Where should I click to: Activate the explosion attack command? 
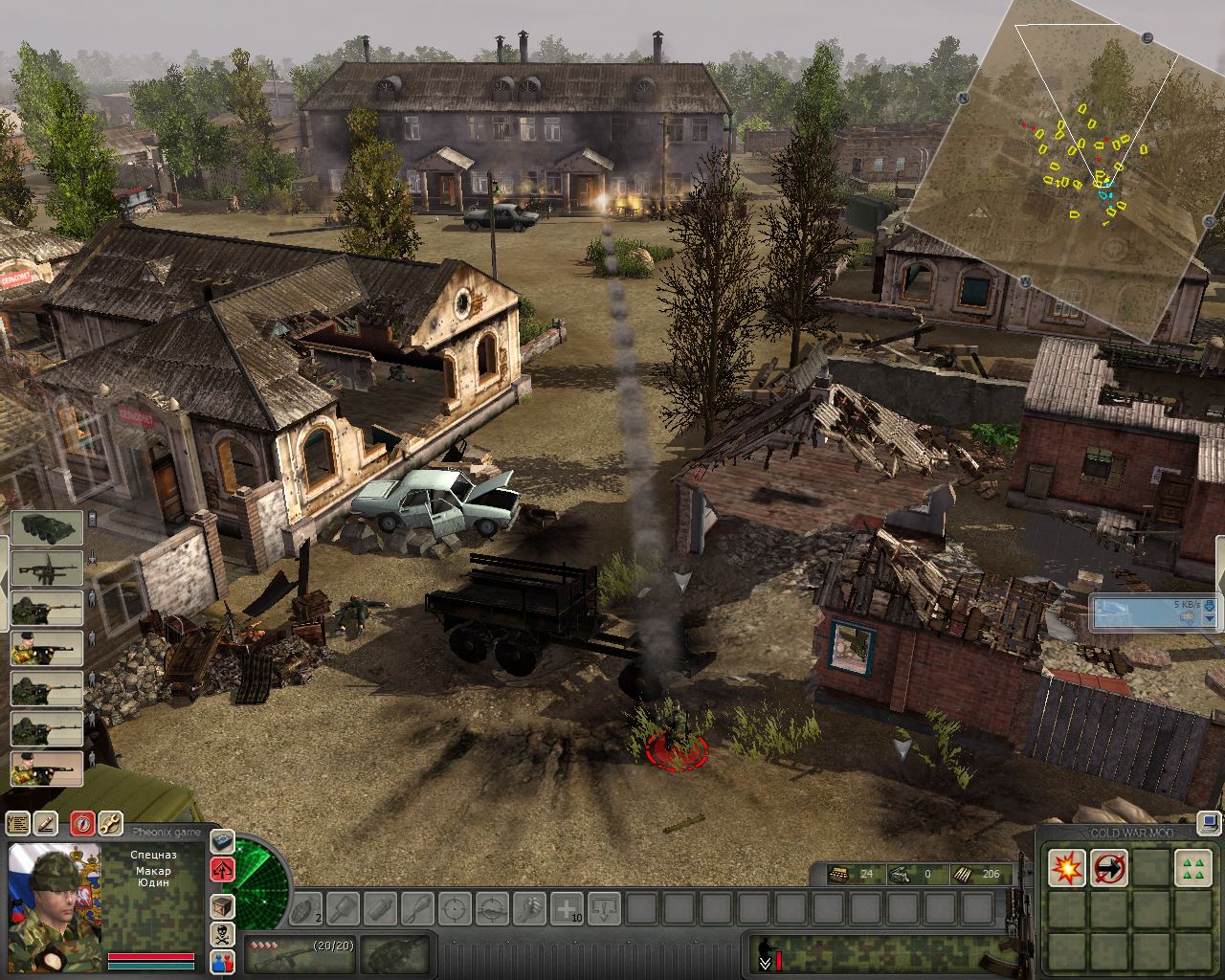1066,868
